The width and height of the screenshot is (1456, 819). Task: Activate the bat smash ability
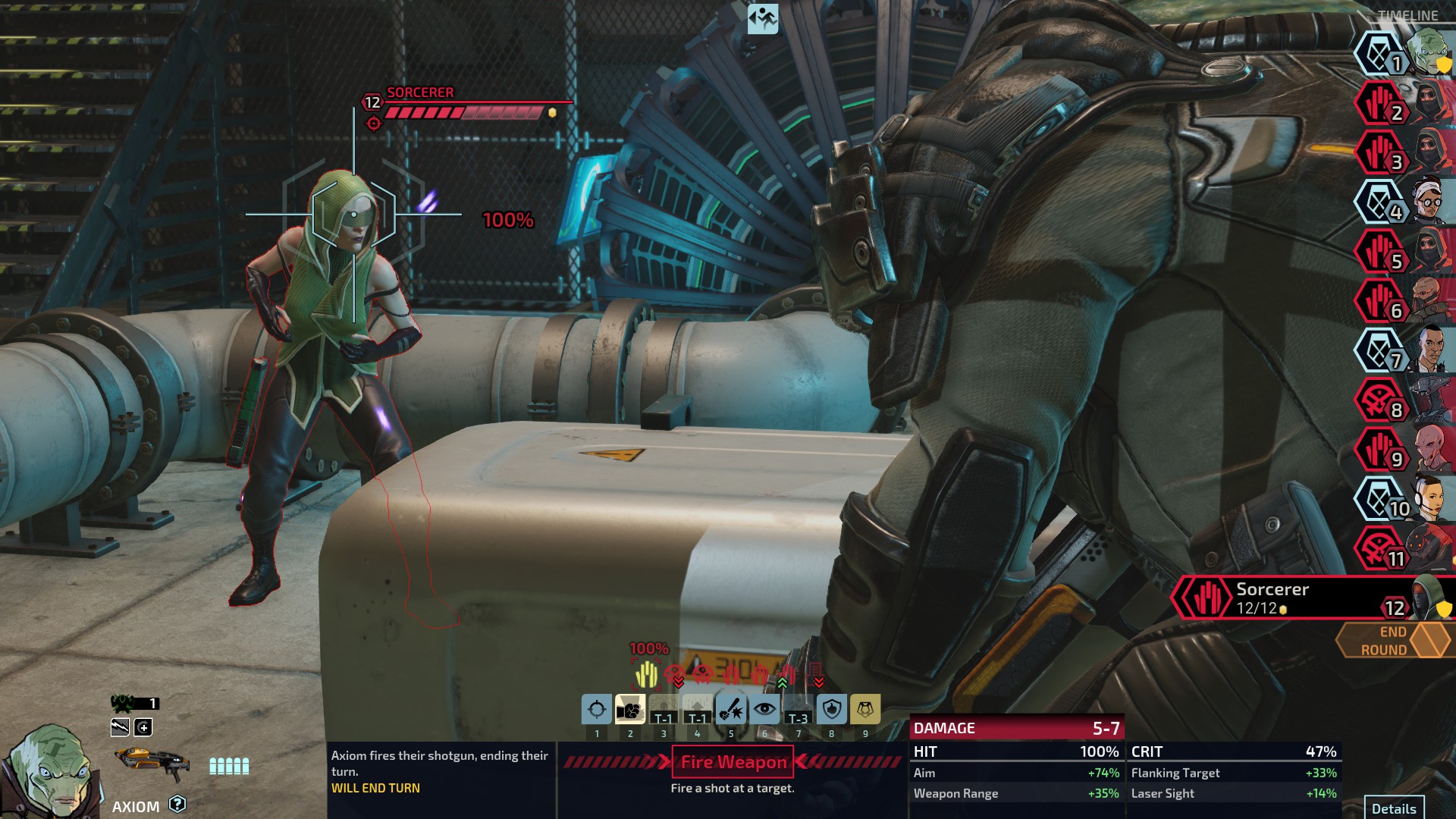pyautogui.click(x=731, y=710)
